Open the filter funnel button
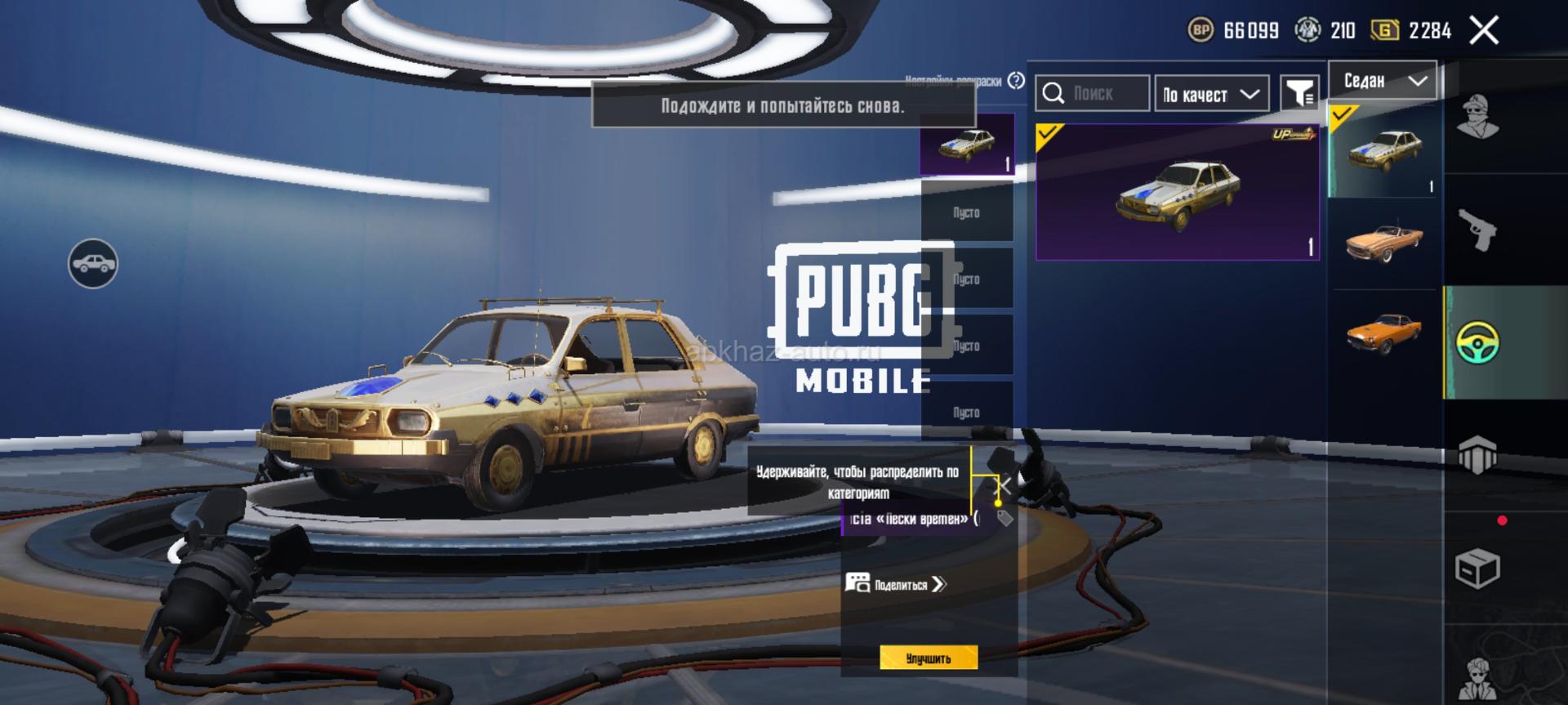 [1298, 94]
